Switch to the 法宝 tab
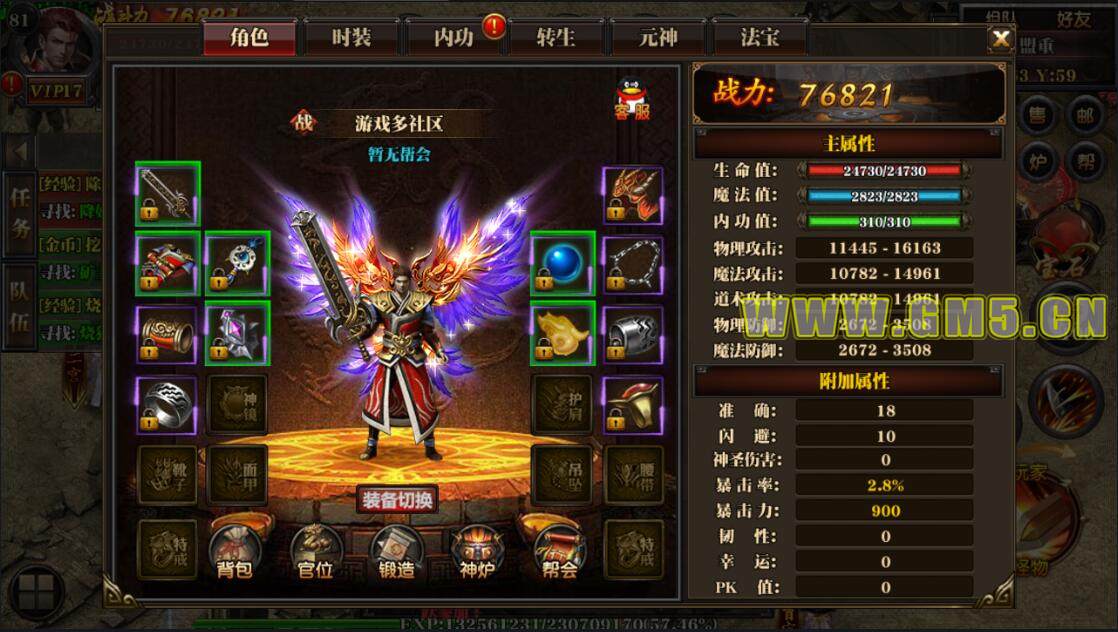The height and width of the screenshot is (632, 1118). pyautogui.click(x=759, y=38)
